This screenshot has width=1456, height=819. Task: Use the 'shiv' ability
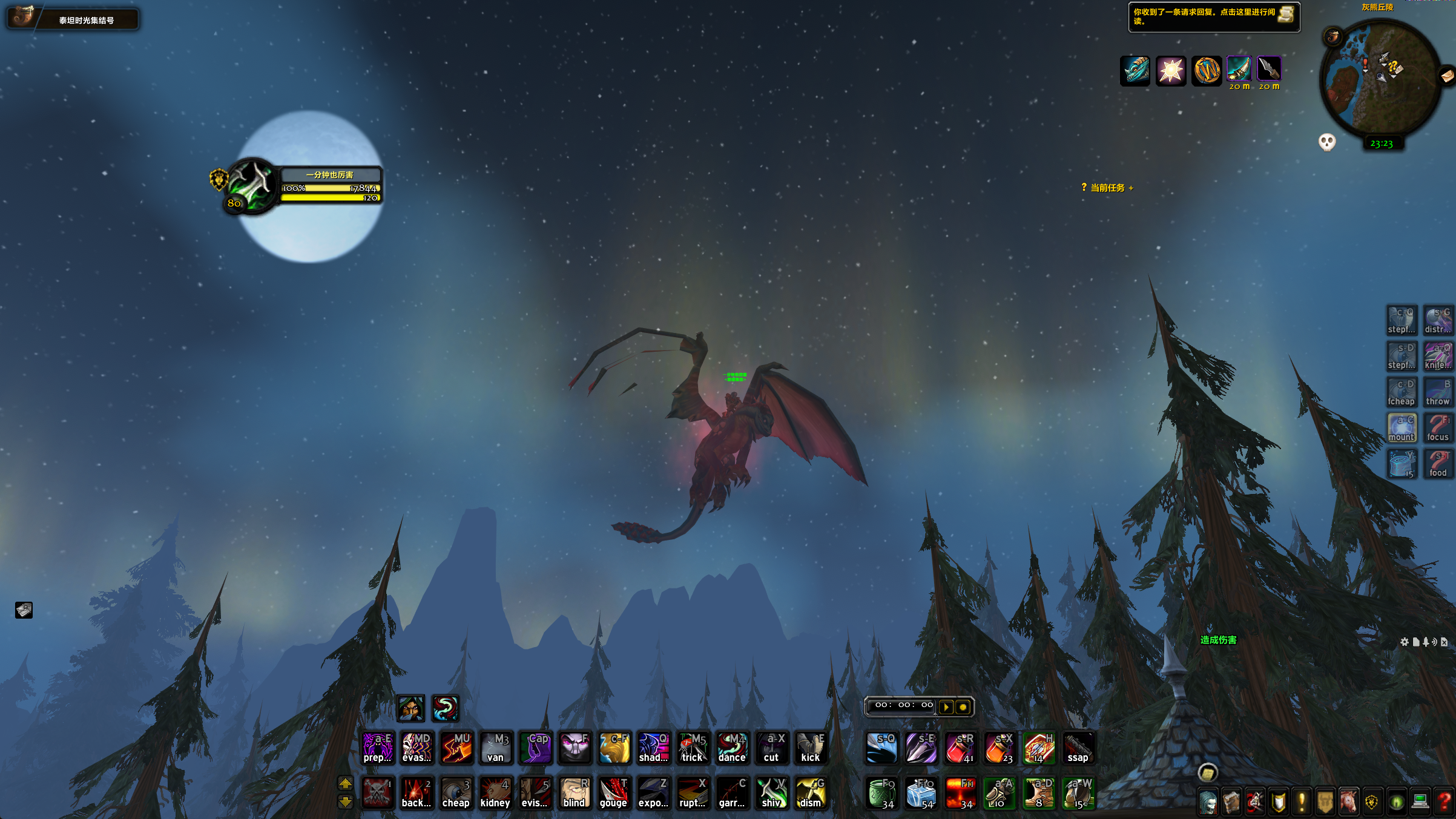pyautogui.click(x=771, y=793)
